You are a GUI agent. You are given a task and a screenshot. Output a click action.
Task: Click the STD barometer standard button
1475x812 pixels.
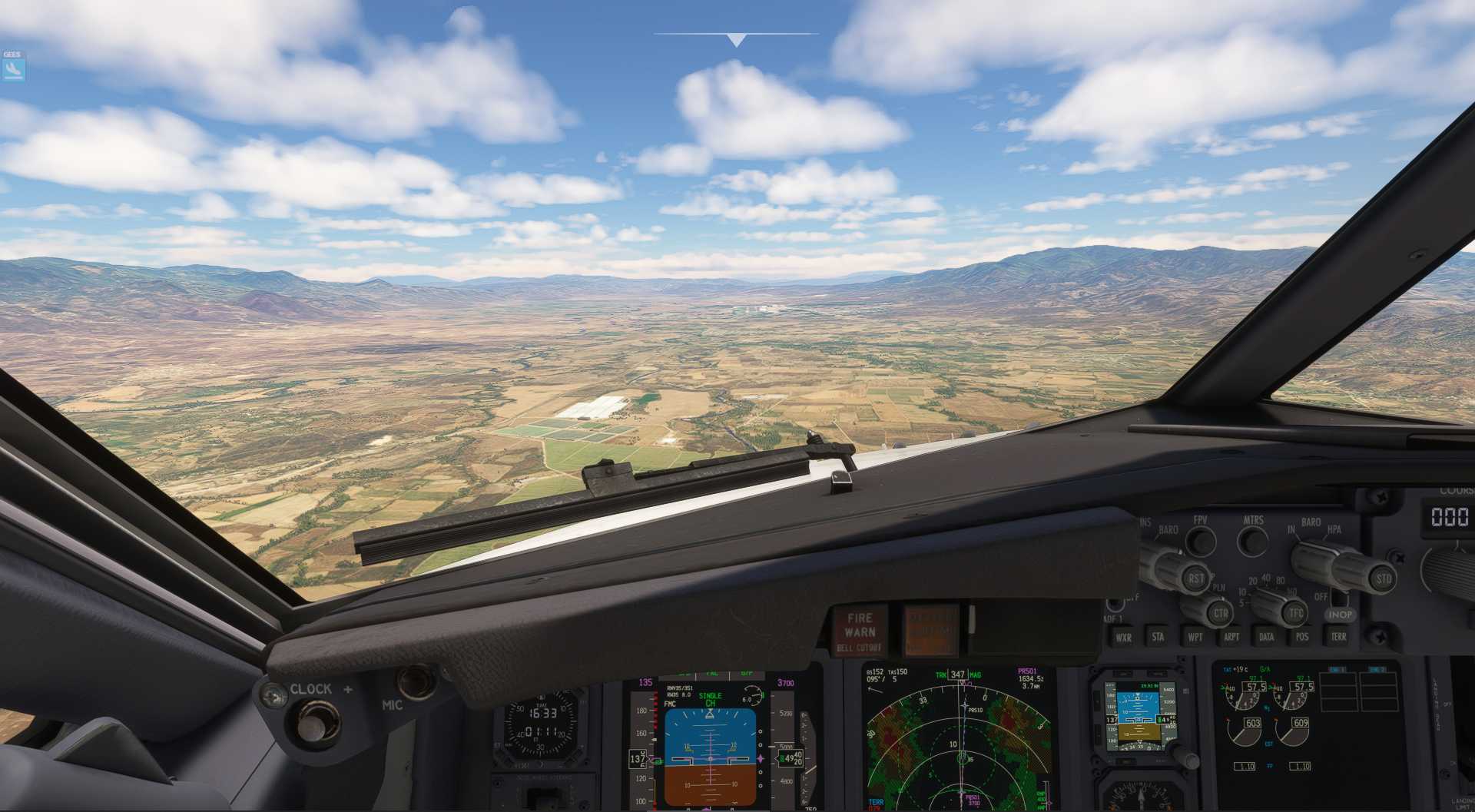tap(1383, 579)
